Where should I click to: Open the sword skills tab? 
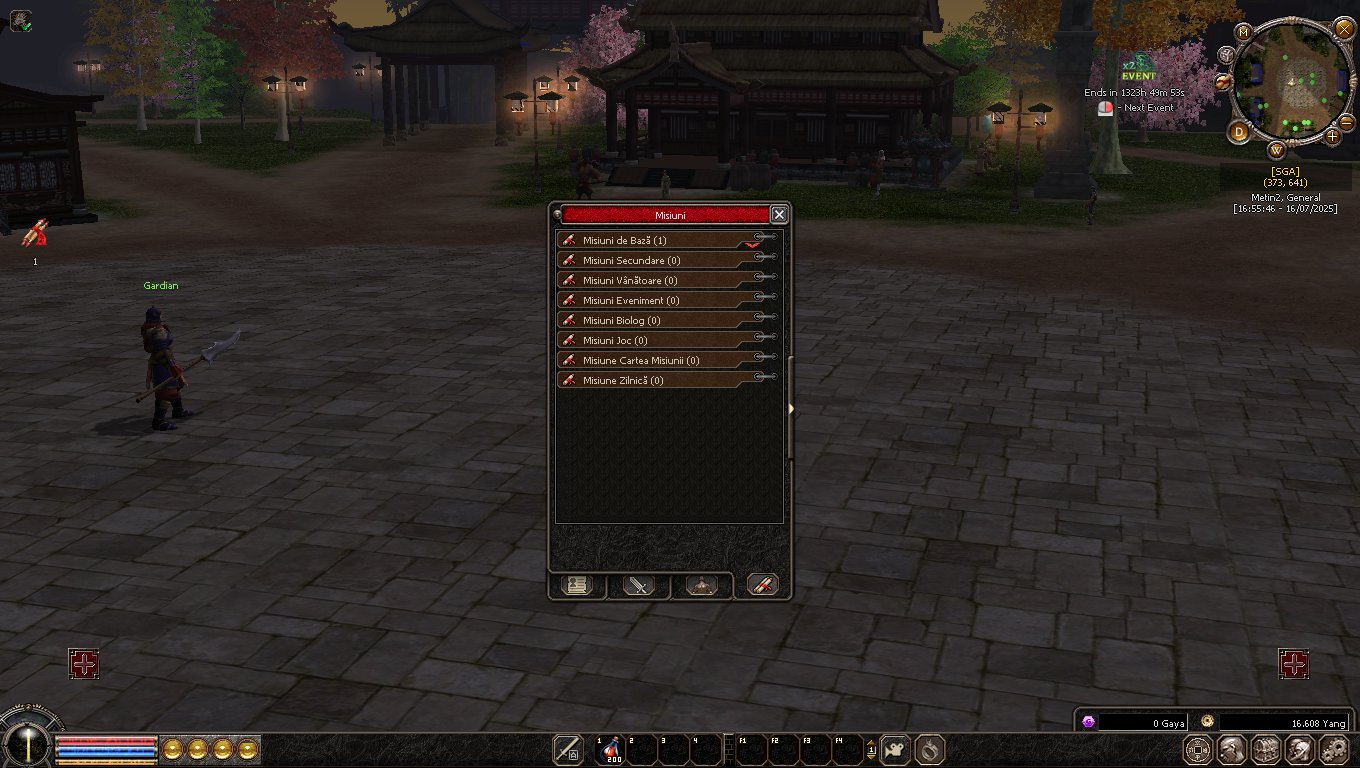[x=638, y=586]
